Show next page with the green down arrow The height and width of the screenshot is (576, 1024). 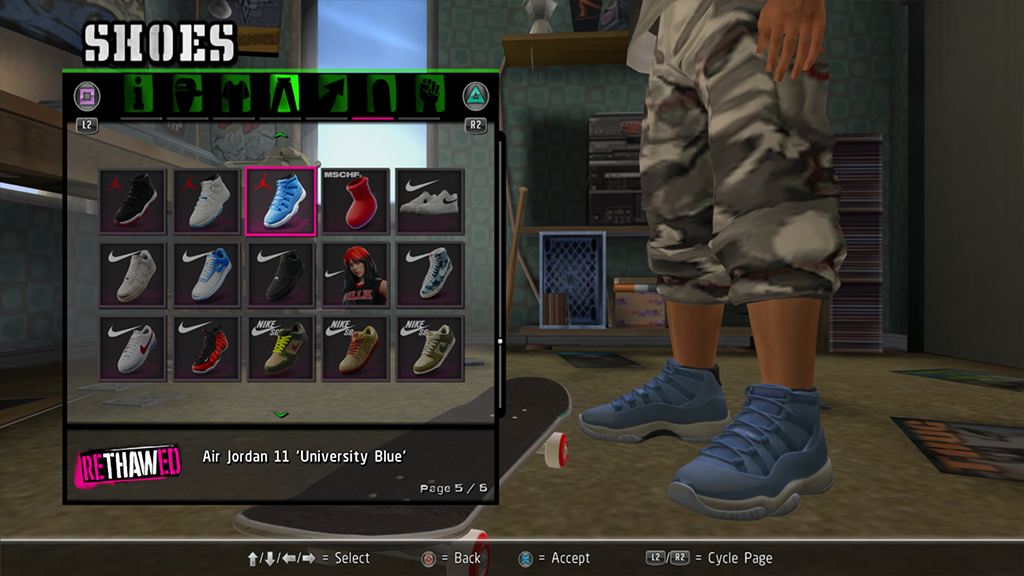coord(281,413)
